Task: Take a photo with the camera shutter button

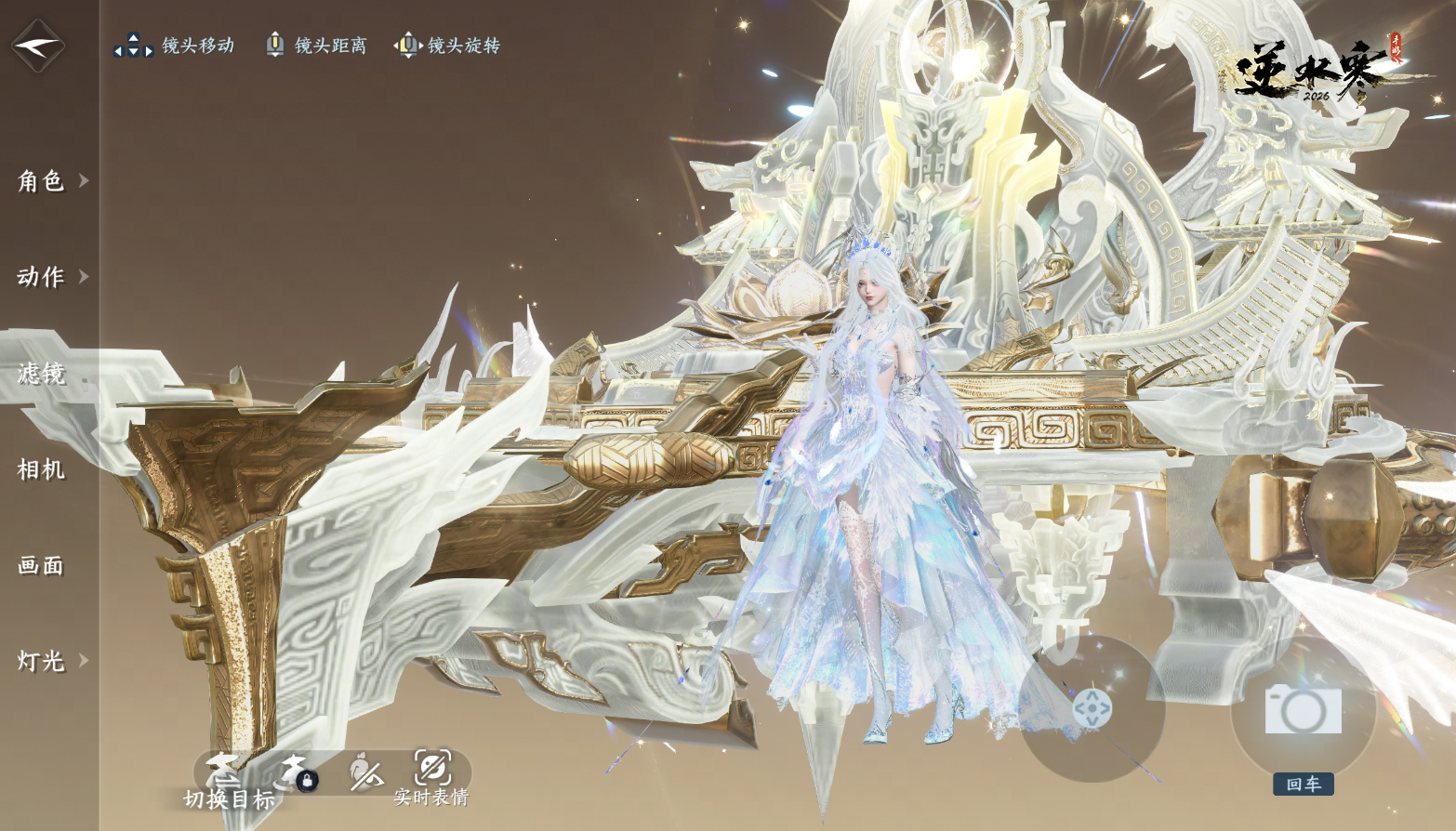Action: click(1303, 711)
